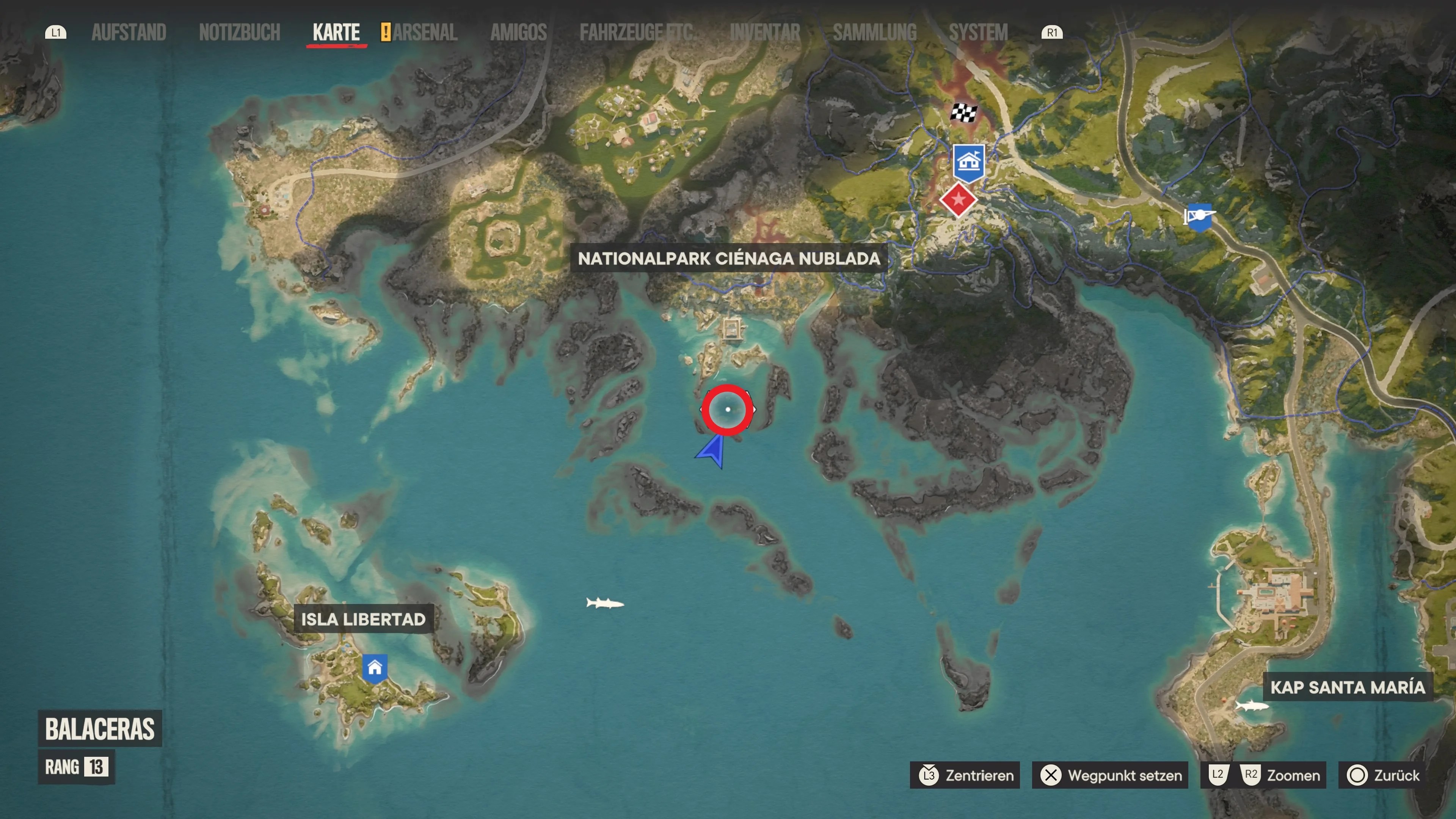Switch to the Arsenal tab
Screen dimensions: 1456x819
(427, 31)
